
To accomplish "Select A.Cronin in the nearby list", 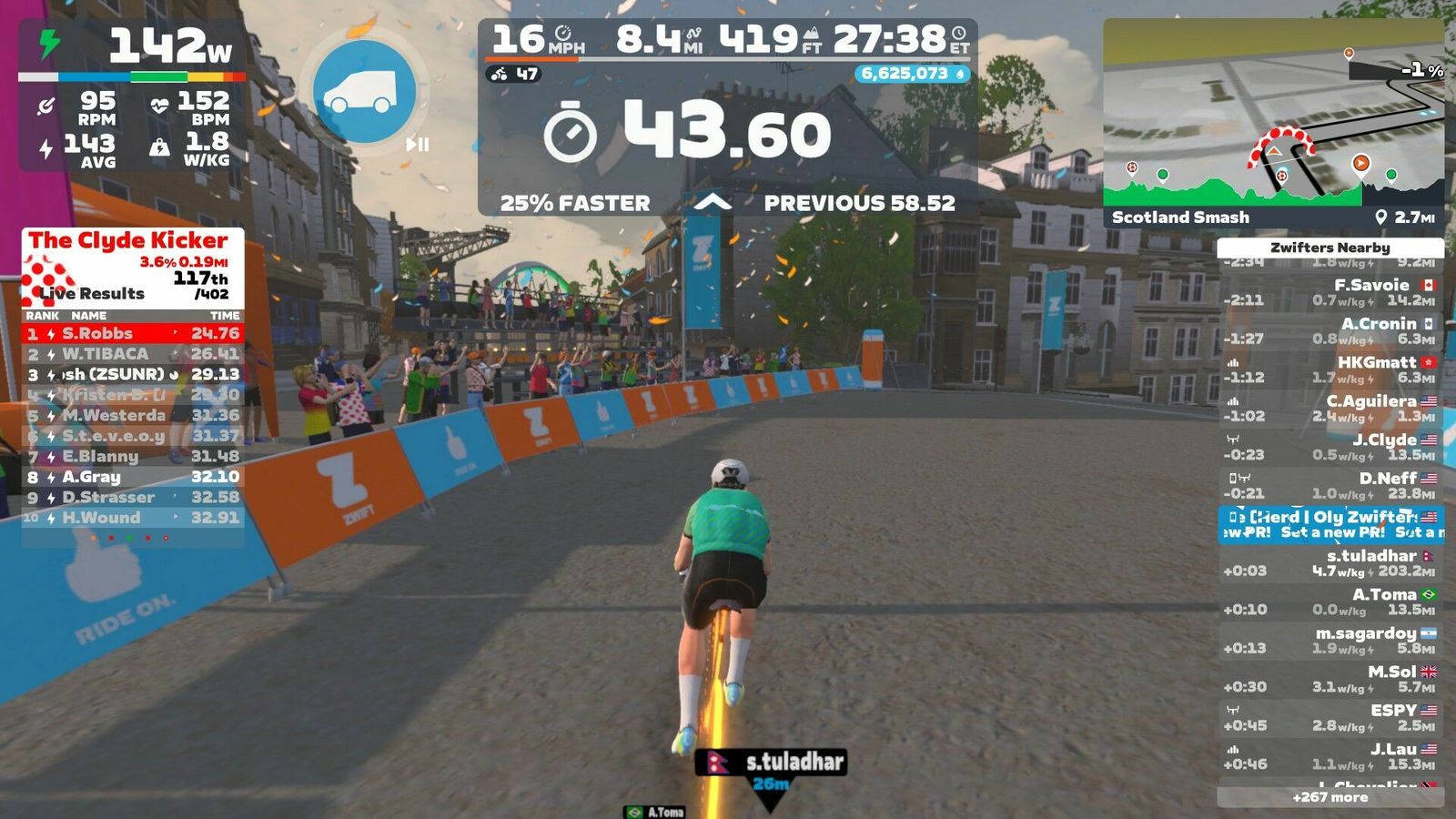I will pos(1330,331).
